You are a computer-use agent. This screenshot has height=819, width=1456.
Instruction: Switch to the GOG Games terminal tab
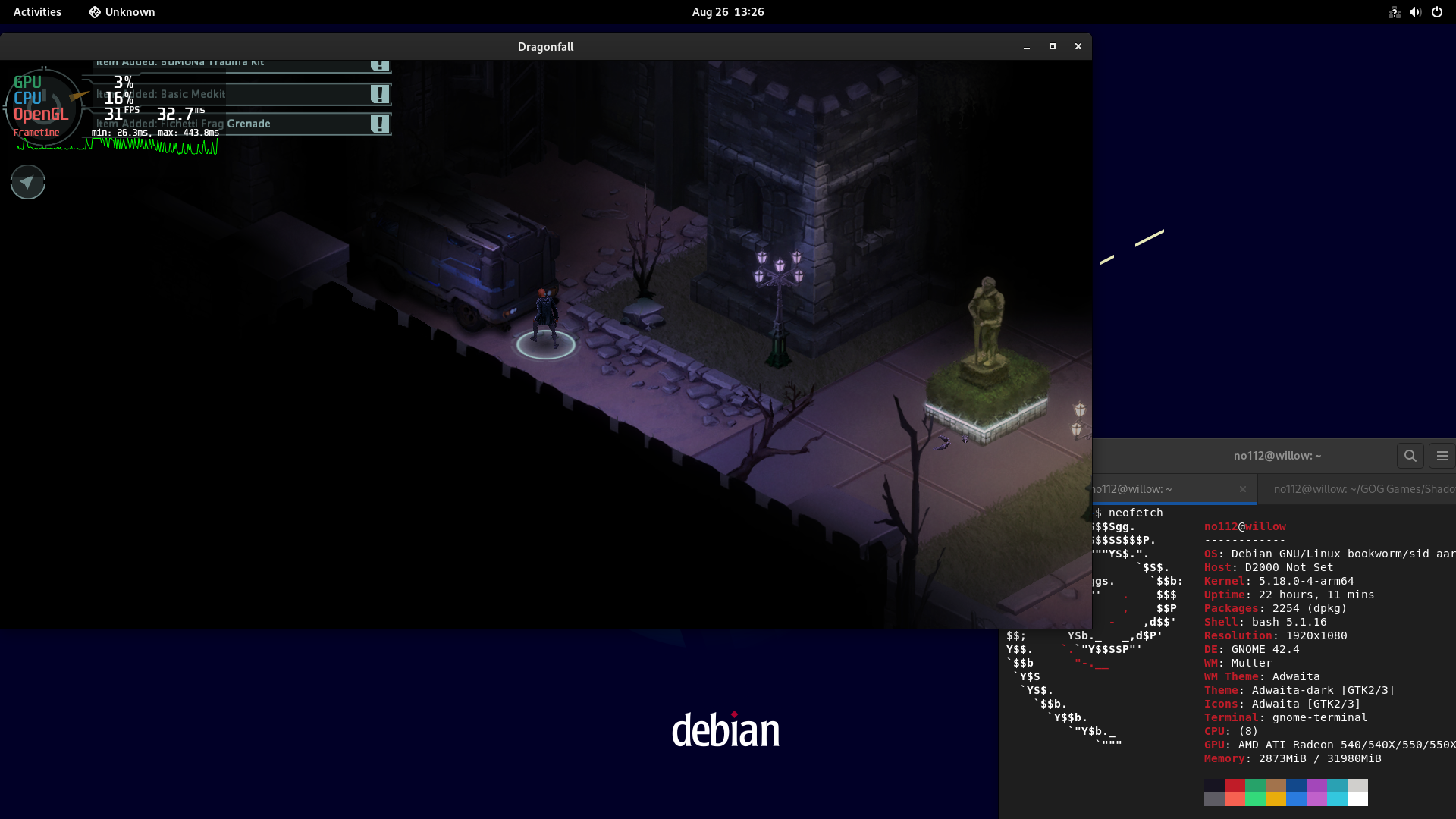[x=1365, y=489]
